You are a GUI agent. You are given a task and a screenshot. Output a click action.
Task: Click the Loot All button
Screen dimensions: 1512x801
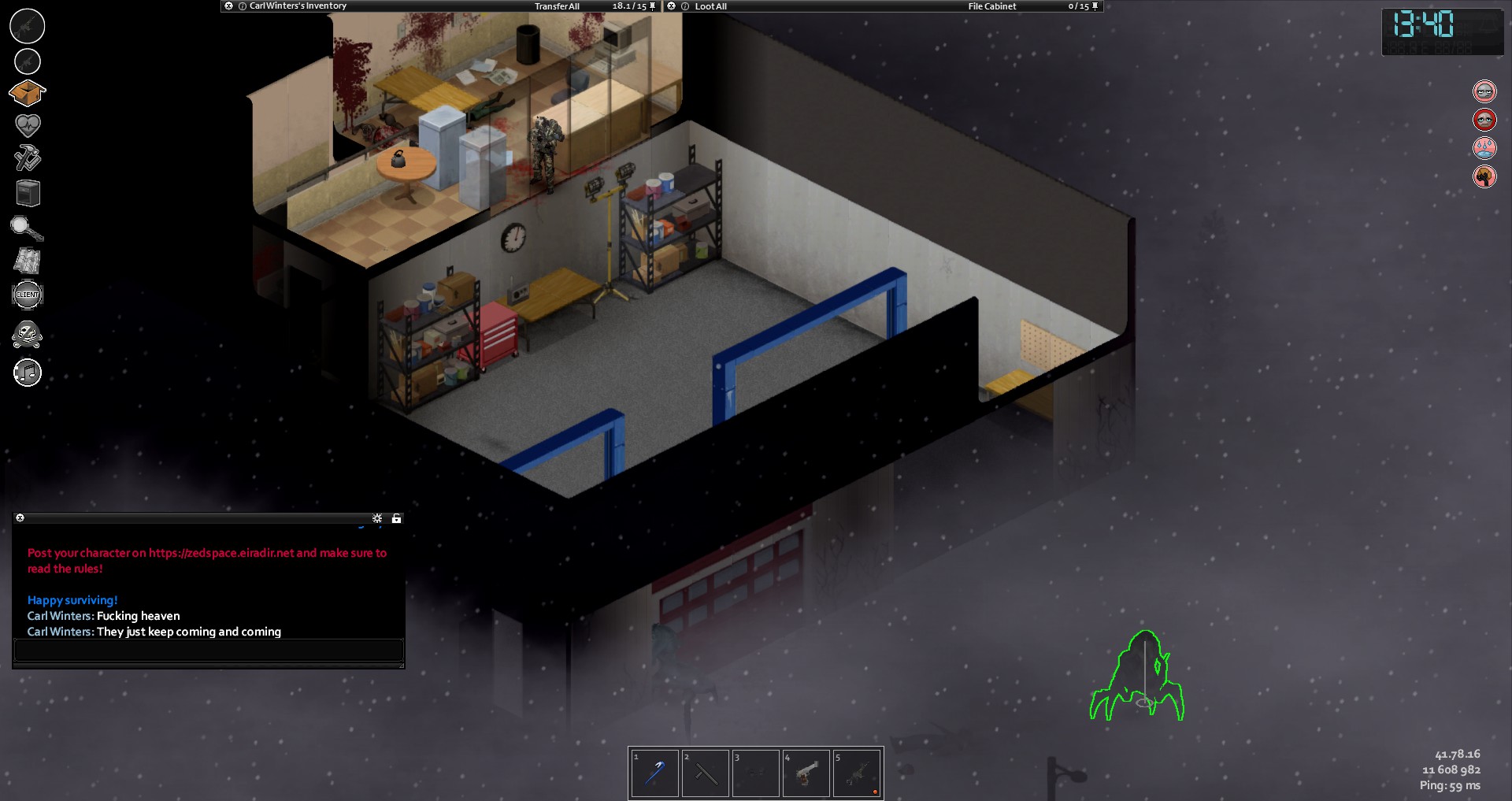pos(710,6)
